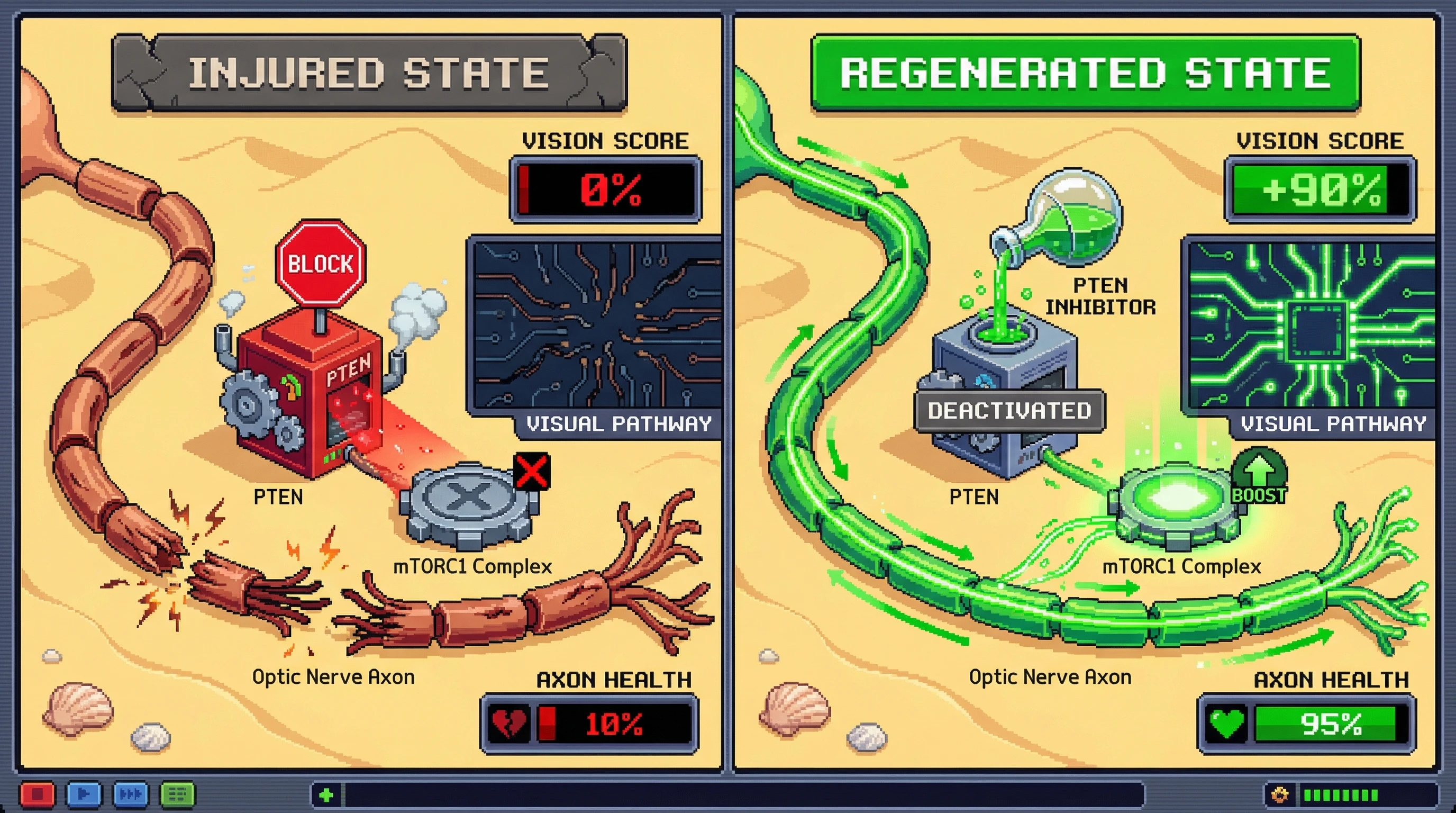Screen dimensions: 1456x813
Task: Activate the fast-forward button
Action: click(131, 794)
